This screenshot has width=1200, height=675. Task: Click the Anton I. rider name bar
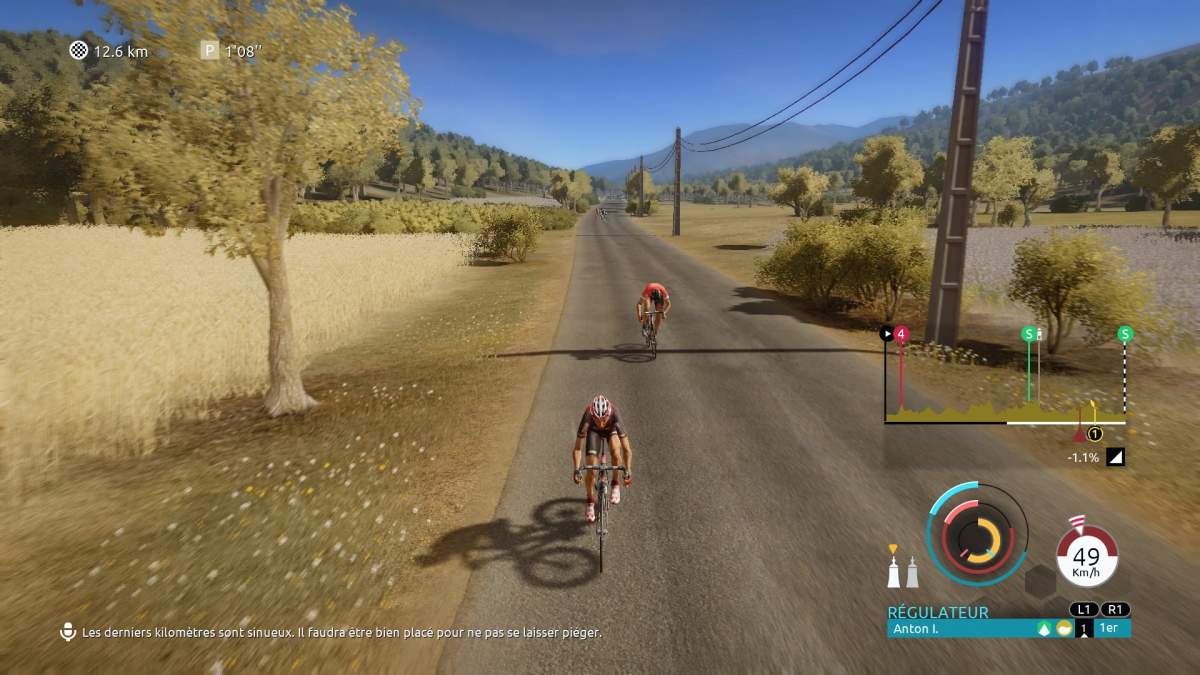click(960, 629)
